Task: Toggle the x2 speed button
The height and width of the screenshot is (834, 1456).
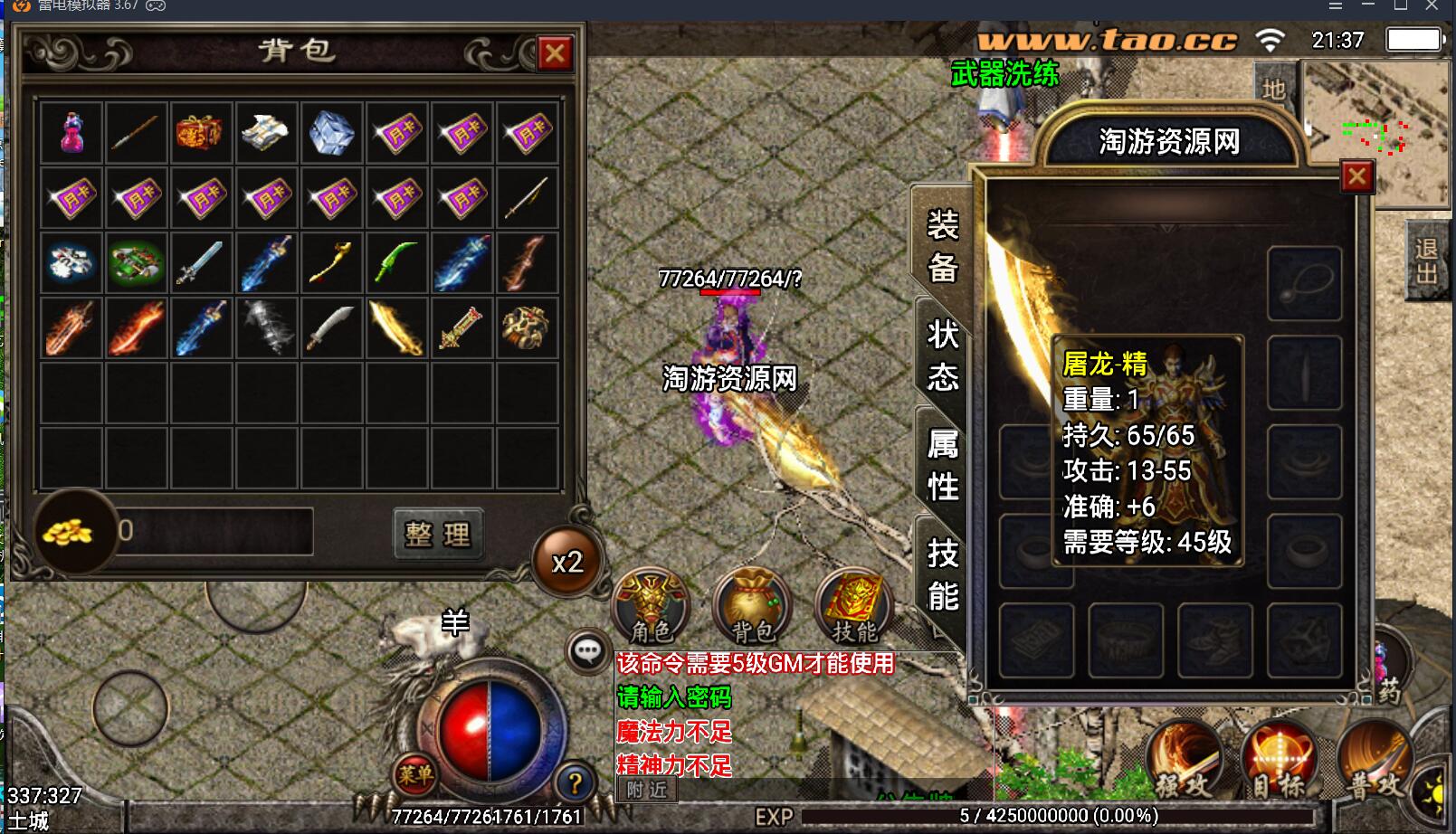Action: [x=567, y=563]
